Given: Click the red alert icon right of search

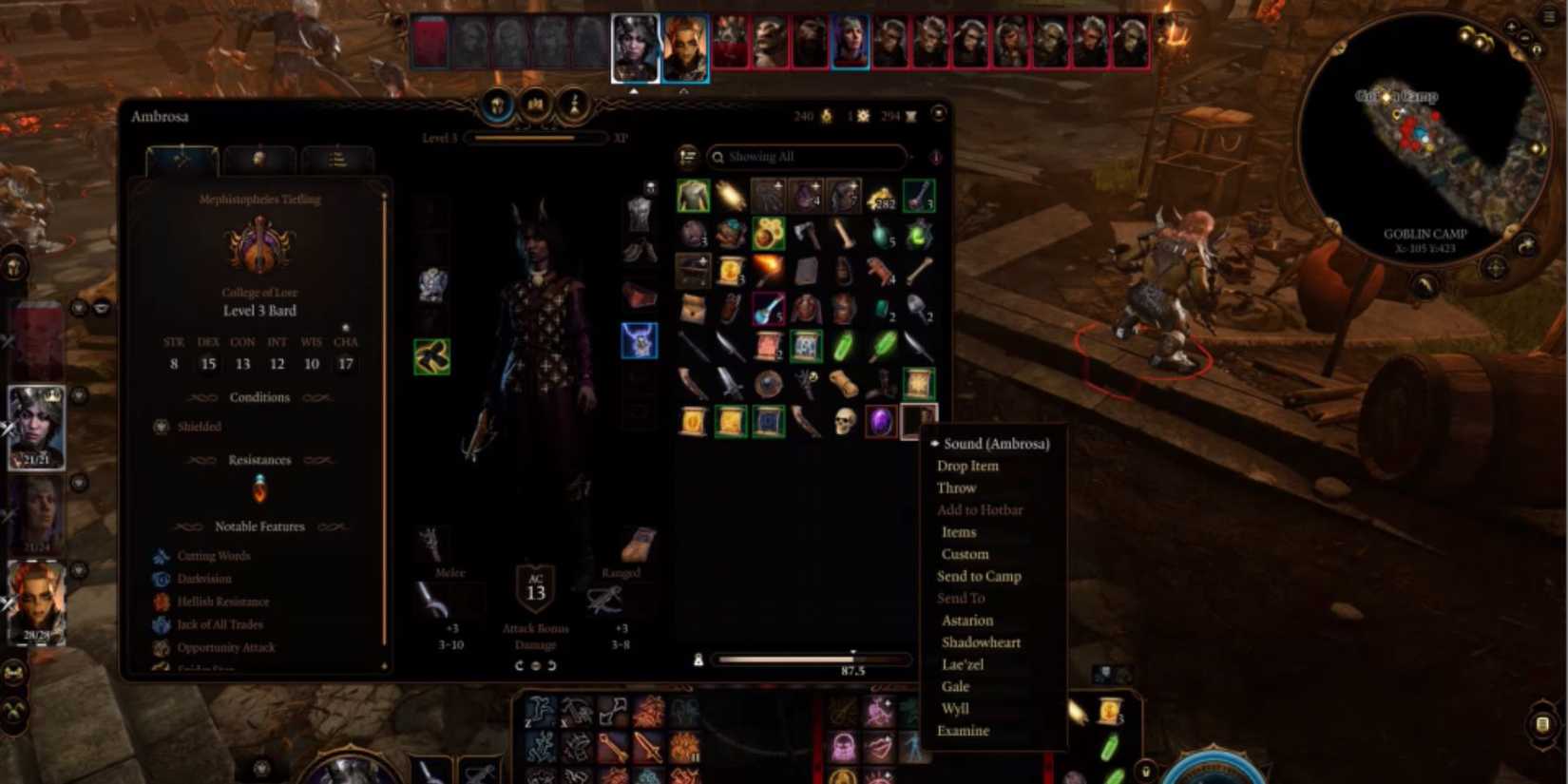Looking at the screenshot, I should click(936, 158).
